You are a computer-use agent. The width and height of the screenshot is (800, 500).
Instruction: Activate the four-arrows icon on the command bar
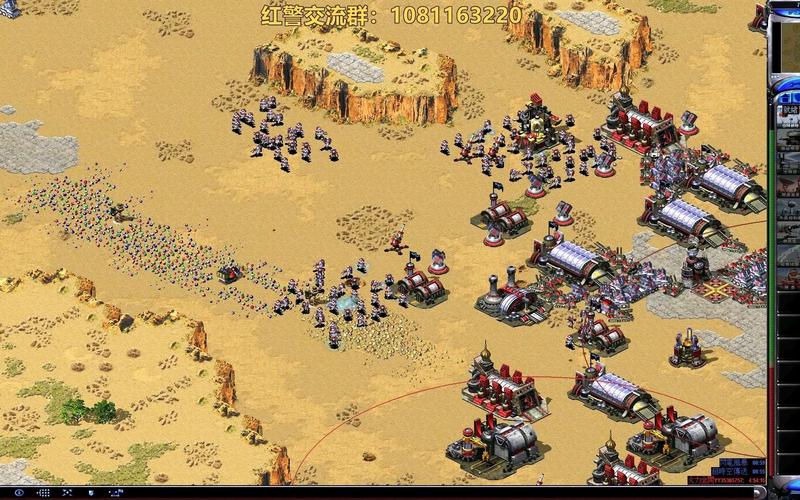tap(67, 492)
